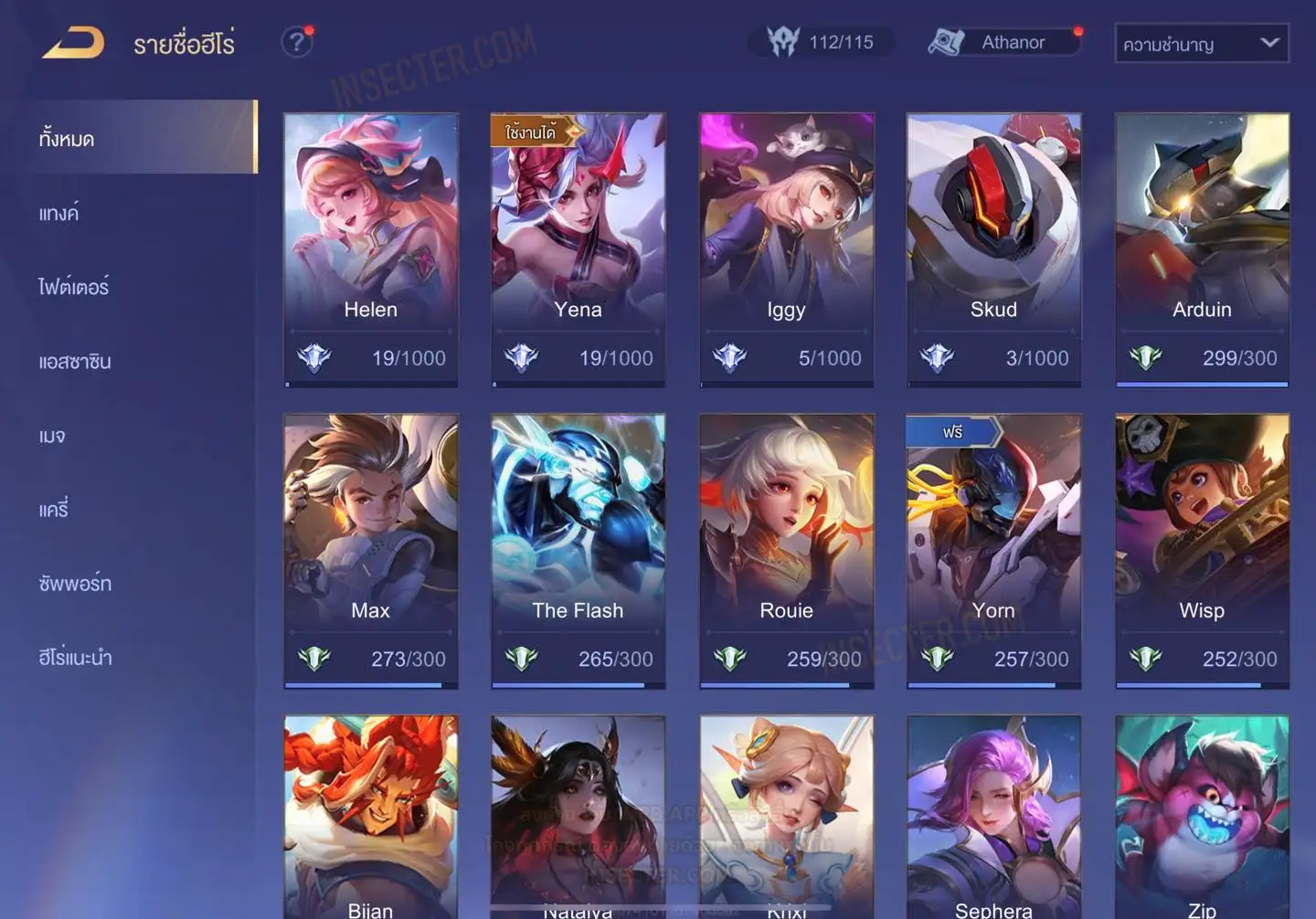This screenshot has height=919, width=1316.
Task: Switch to the เมจ tab
Action: pos(52,436)
